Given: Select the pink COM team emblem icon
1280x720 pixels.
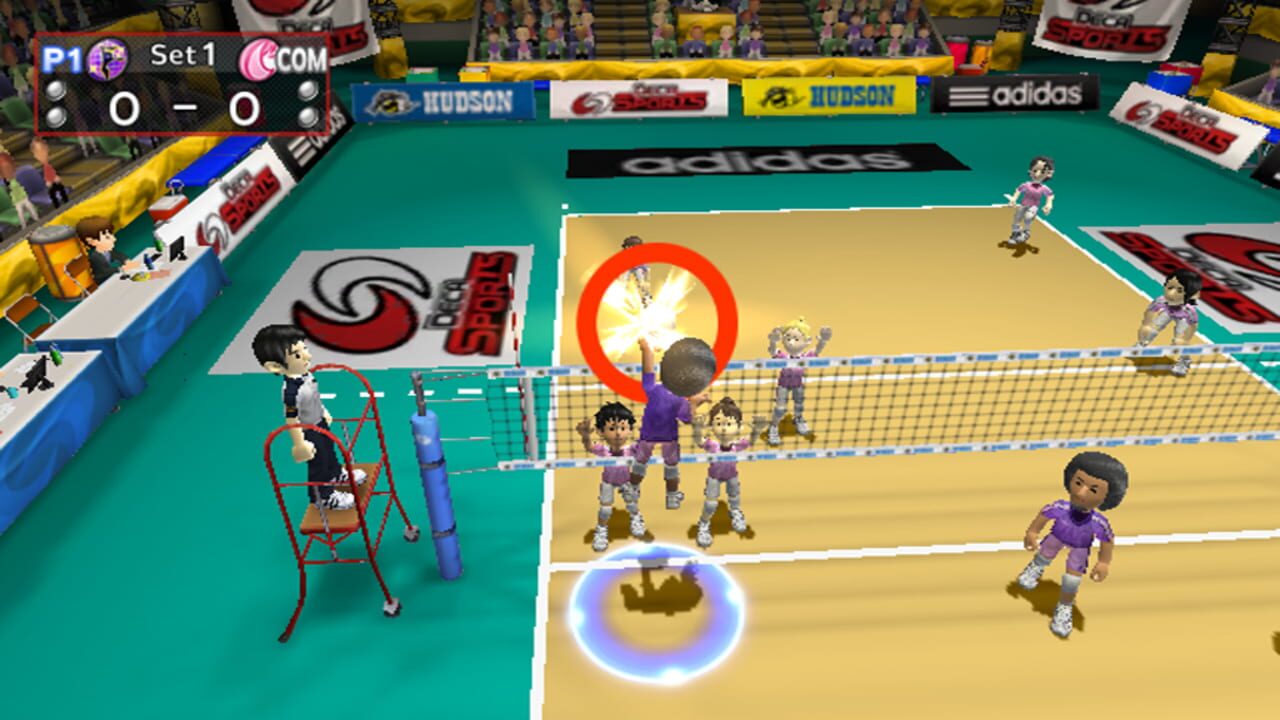Looking at the screenshot, I should [x=258, y=58].
